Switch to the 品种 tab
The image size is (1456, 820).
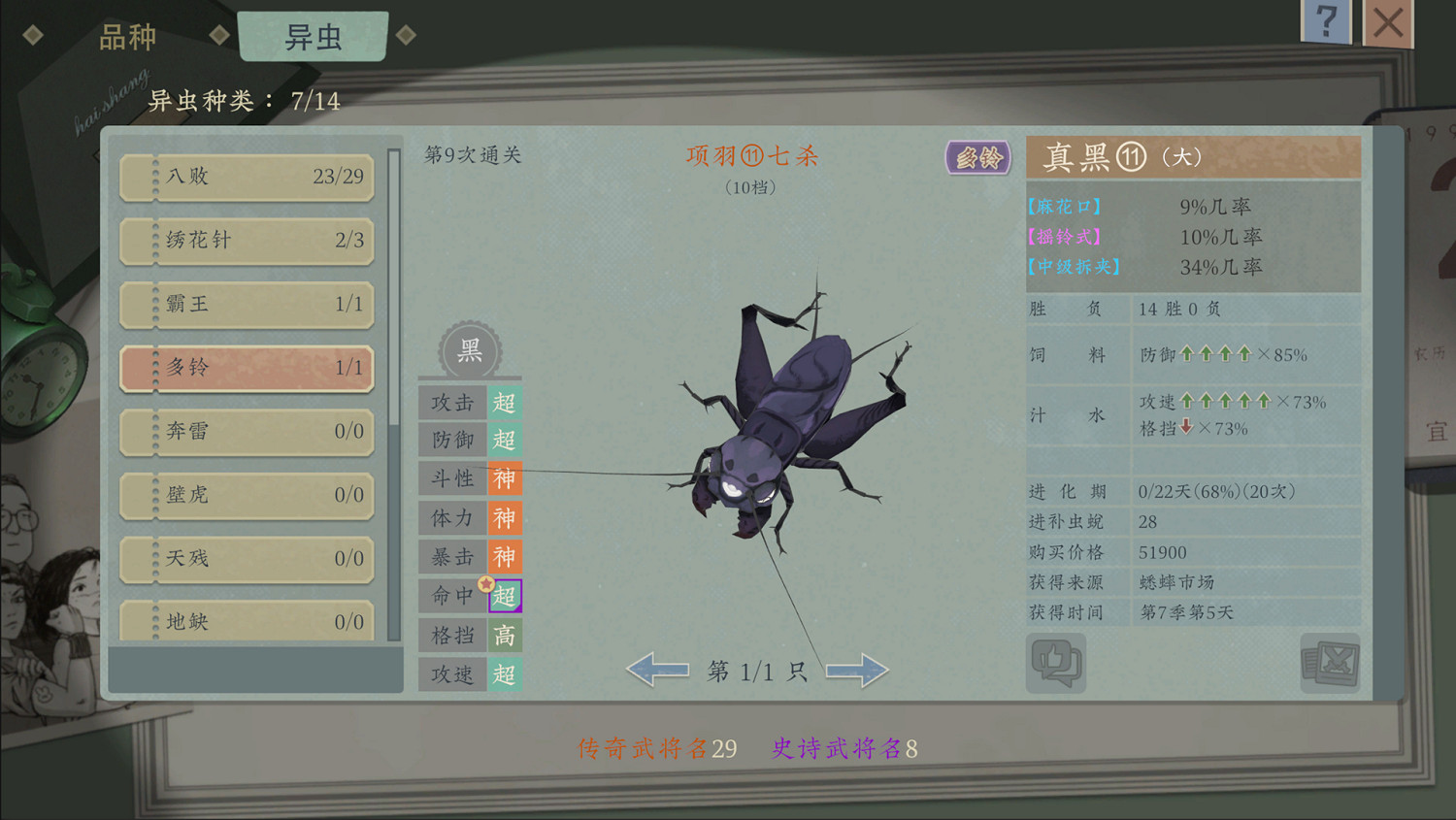coord(126,35)
